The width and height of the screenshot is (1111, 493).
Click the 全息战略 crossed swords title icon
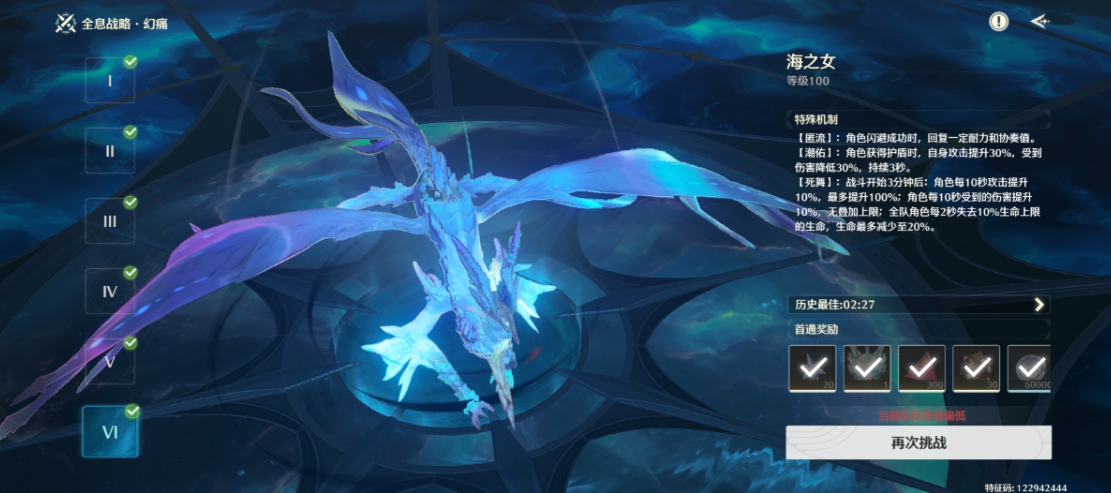point(67,23)
